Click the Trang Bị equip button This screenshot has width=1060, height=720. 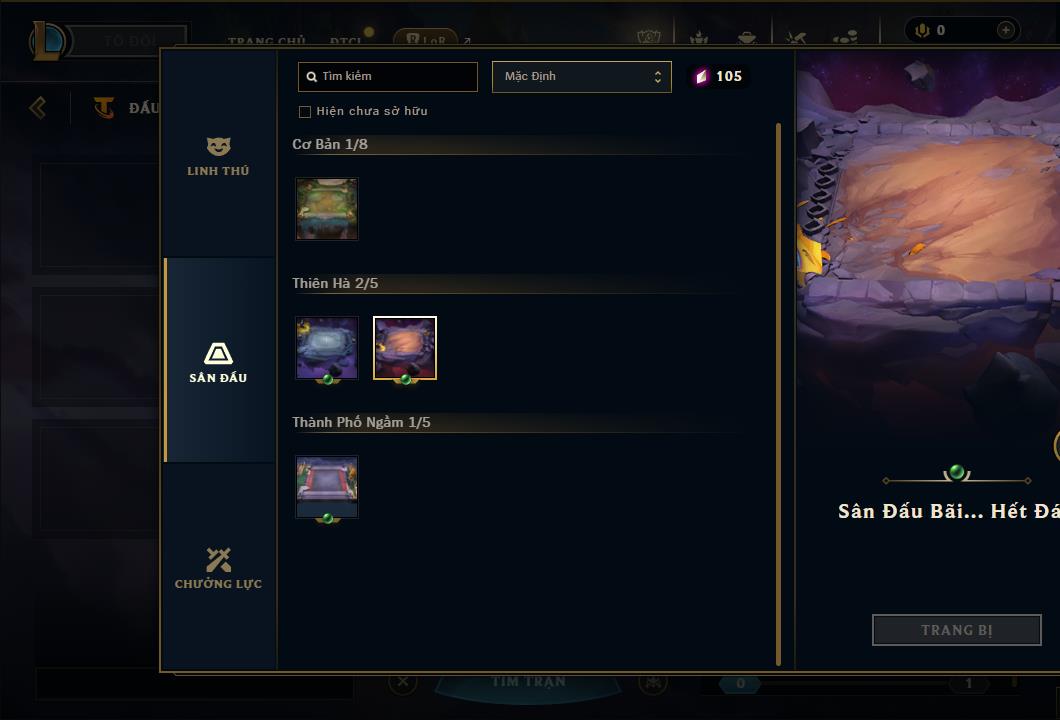(956, 630)
